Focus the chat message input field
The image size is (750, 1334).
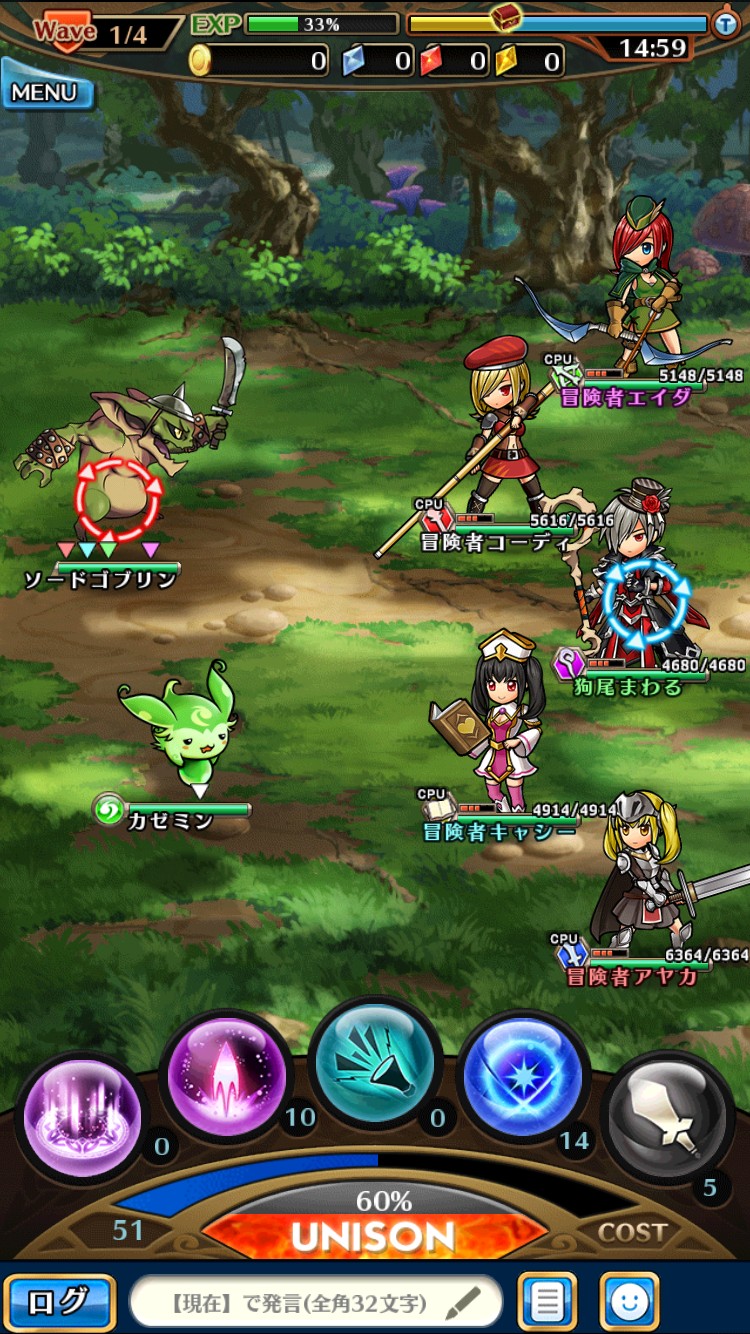(x=315, y=1303)
